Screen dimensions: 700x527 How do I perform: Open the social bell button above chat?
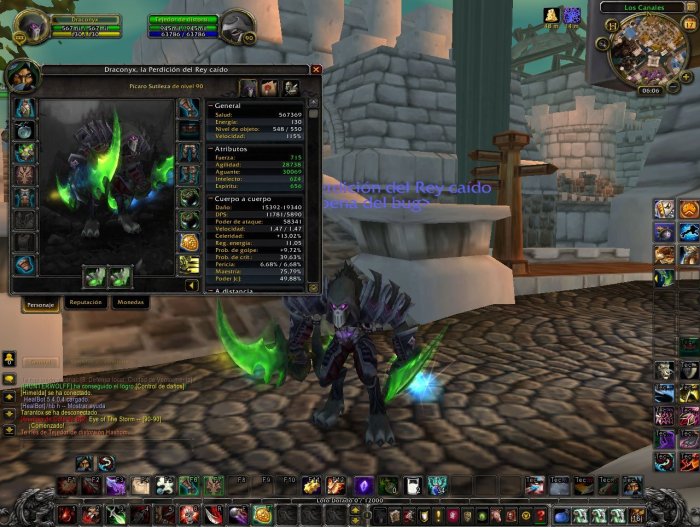tap(8, 357)
